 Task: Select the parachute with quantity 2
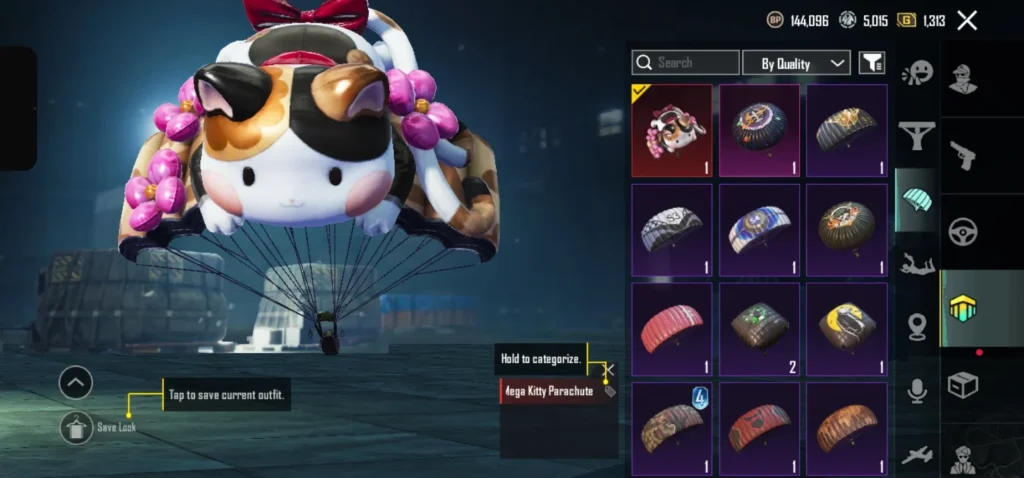(759, 329)
